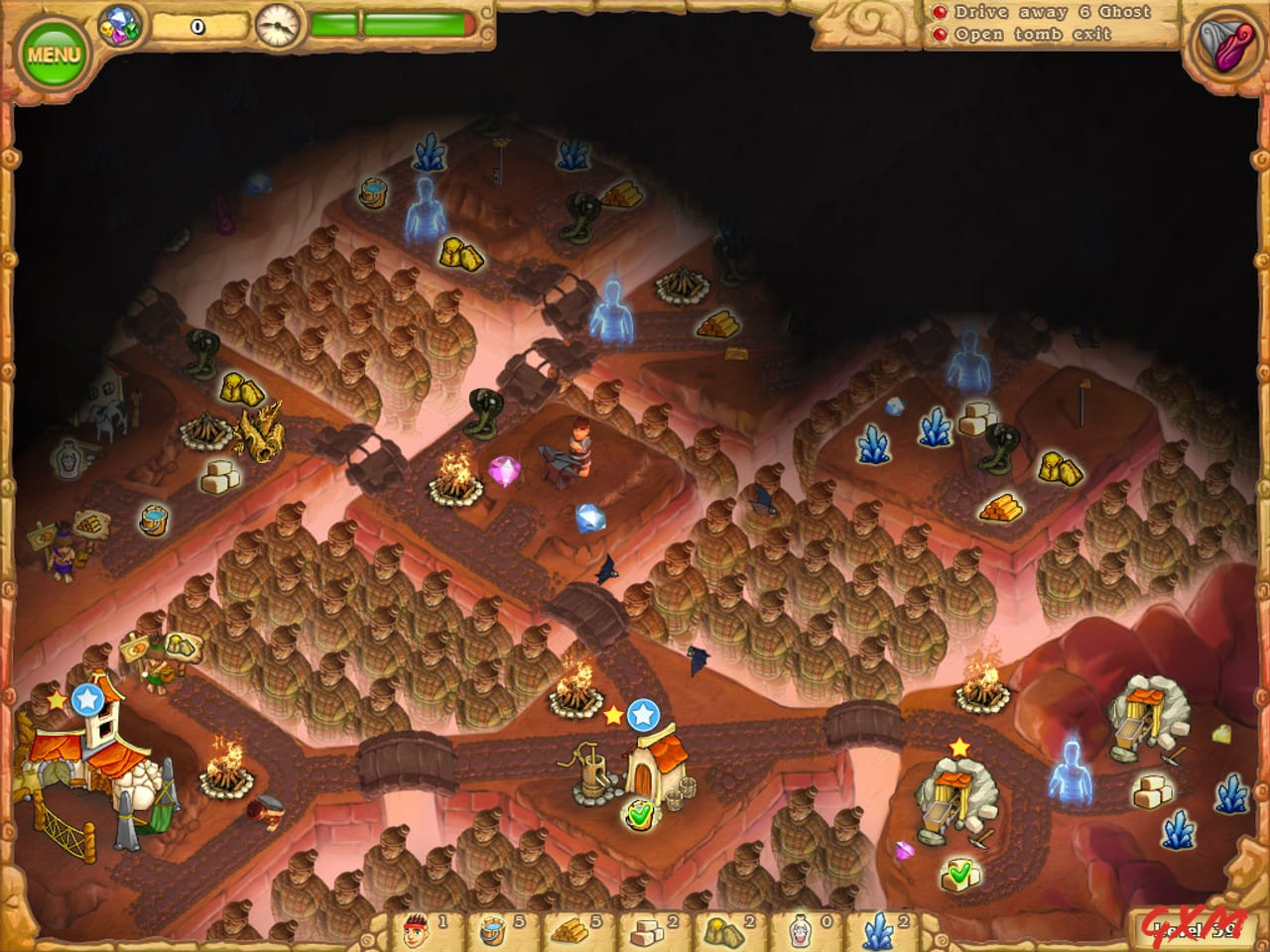This screenshot has width=1270, height=952.
Task: Click the timer clock icon
Action: [277, 26]
